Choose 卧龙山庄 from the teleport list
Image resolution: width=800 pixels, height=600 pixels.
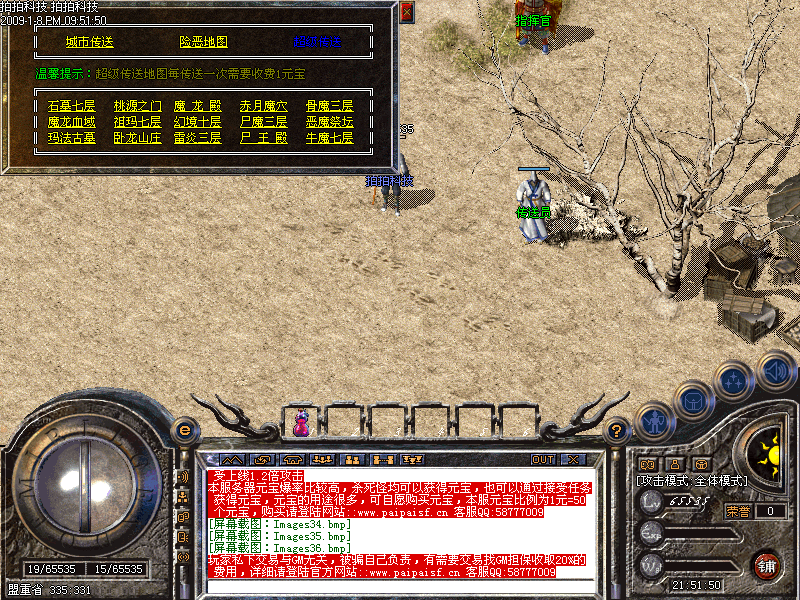137,138
